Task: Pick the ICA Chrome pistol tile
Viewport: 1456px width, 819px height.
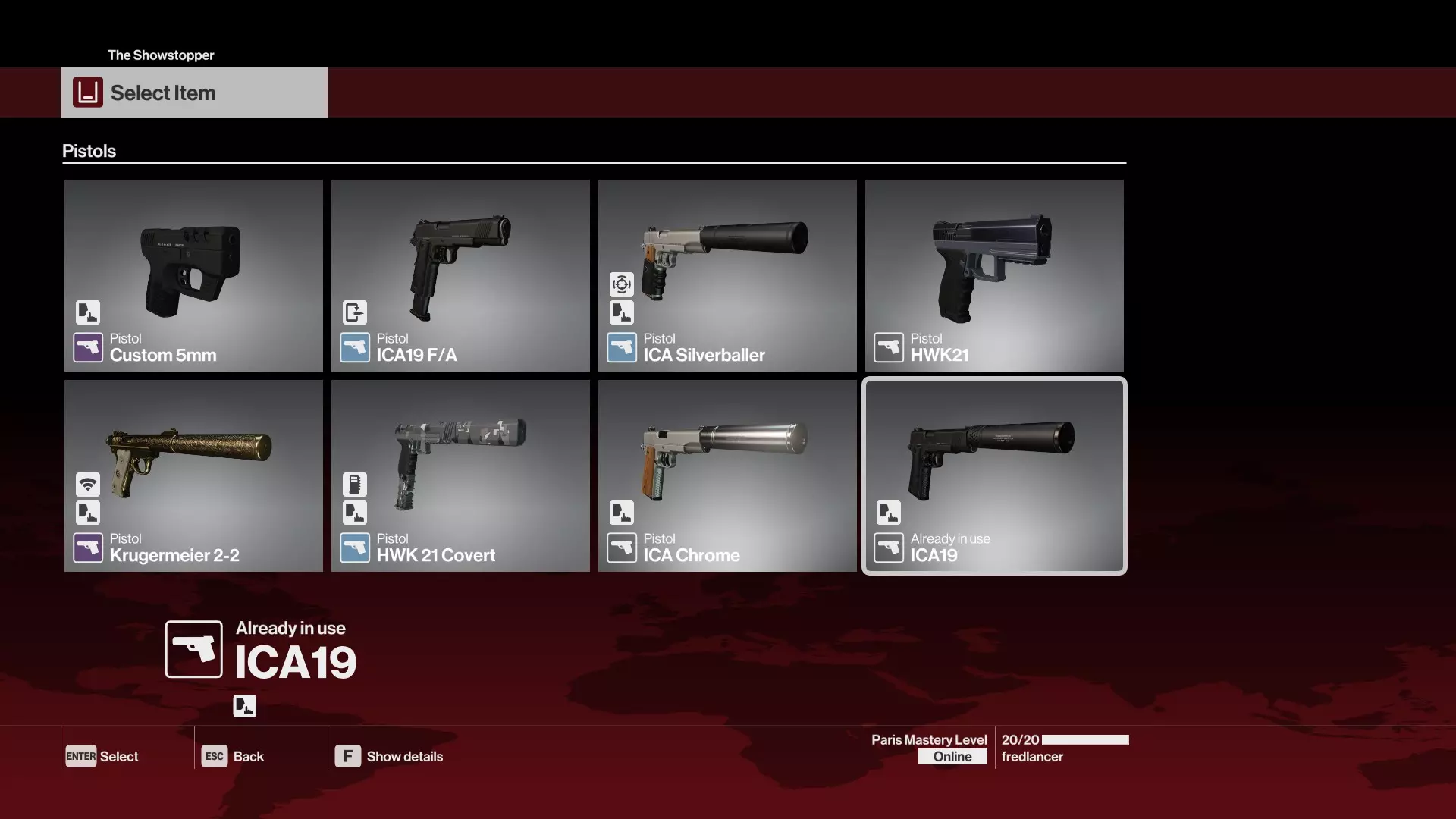Action: (727, 475)
